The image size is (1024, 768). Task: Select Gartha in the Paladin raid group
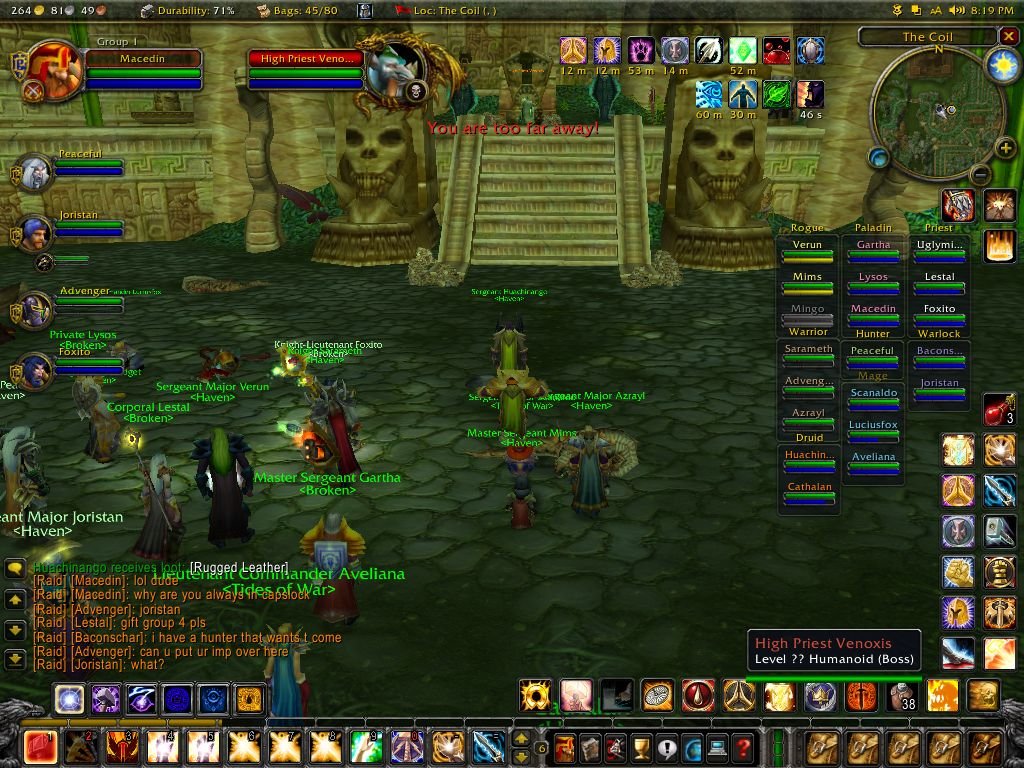click(x=873, y=250)
